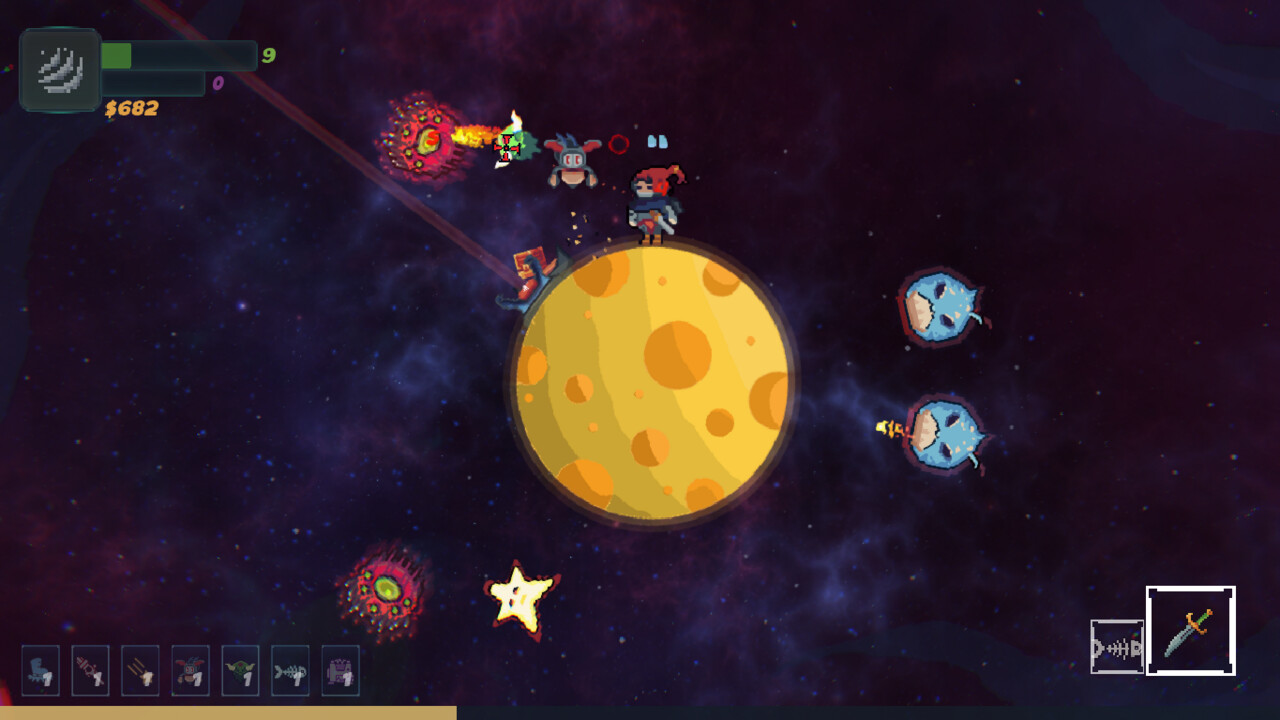Select the fish skeleton item slot
This screenshot has width=1280, height=720.
tap(290, 670)
